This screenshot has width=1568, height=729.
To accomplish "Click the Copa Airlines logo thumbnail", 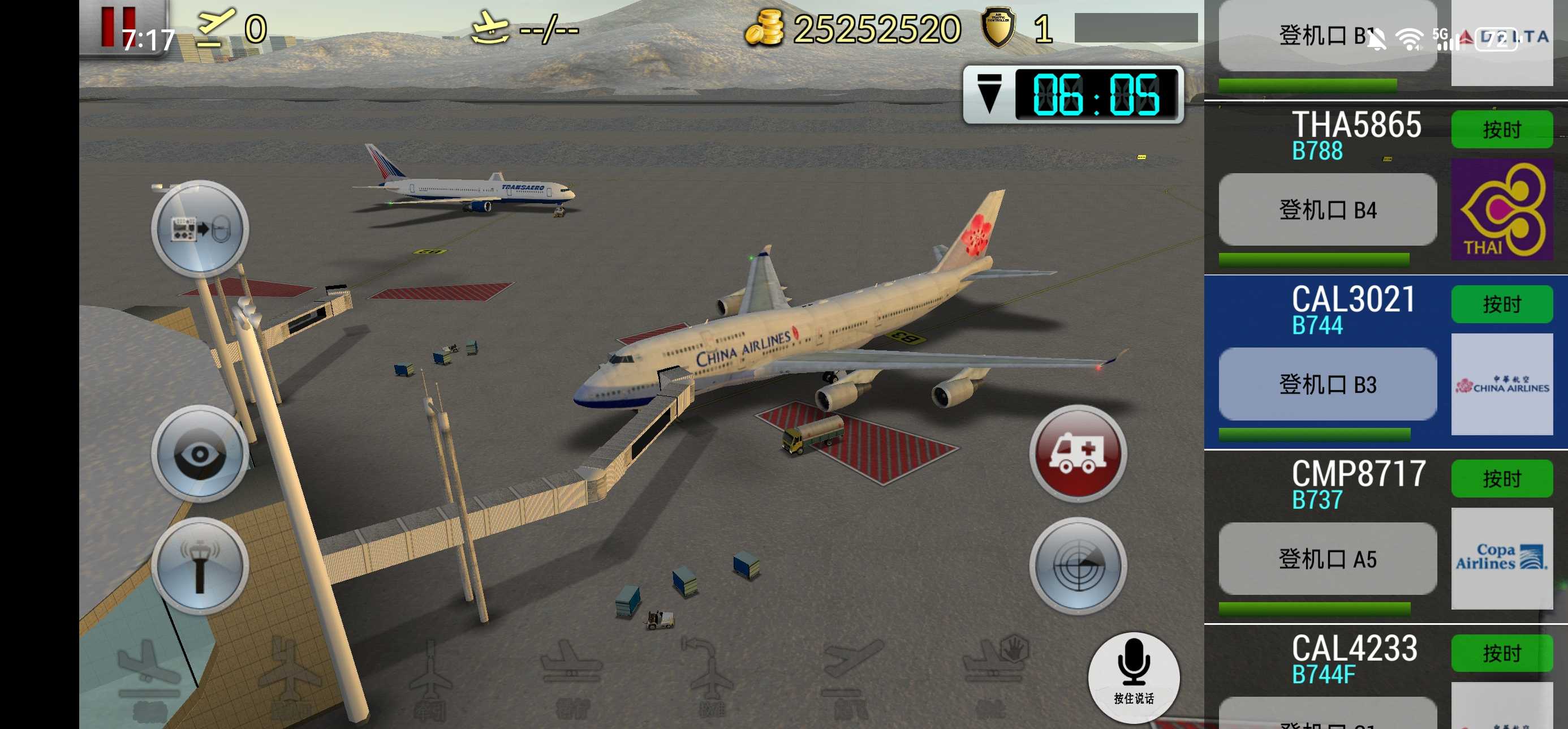I will click(1502, 559).
